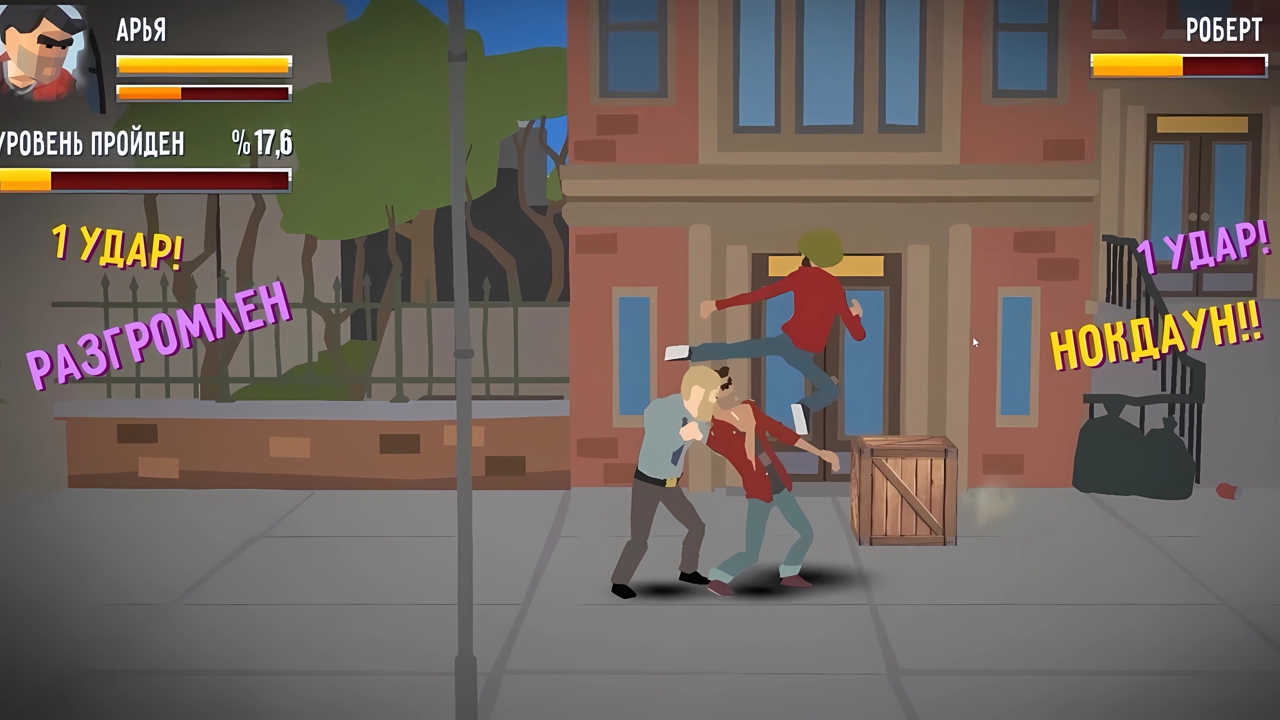1280x720 pixels.
Task: Toggle the level progress bar
Action: coord(145,180)
